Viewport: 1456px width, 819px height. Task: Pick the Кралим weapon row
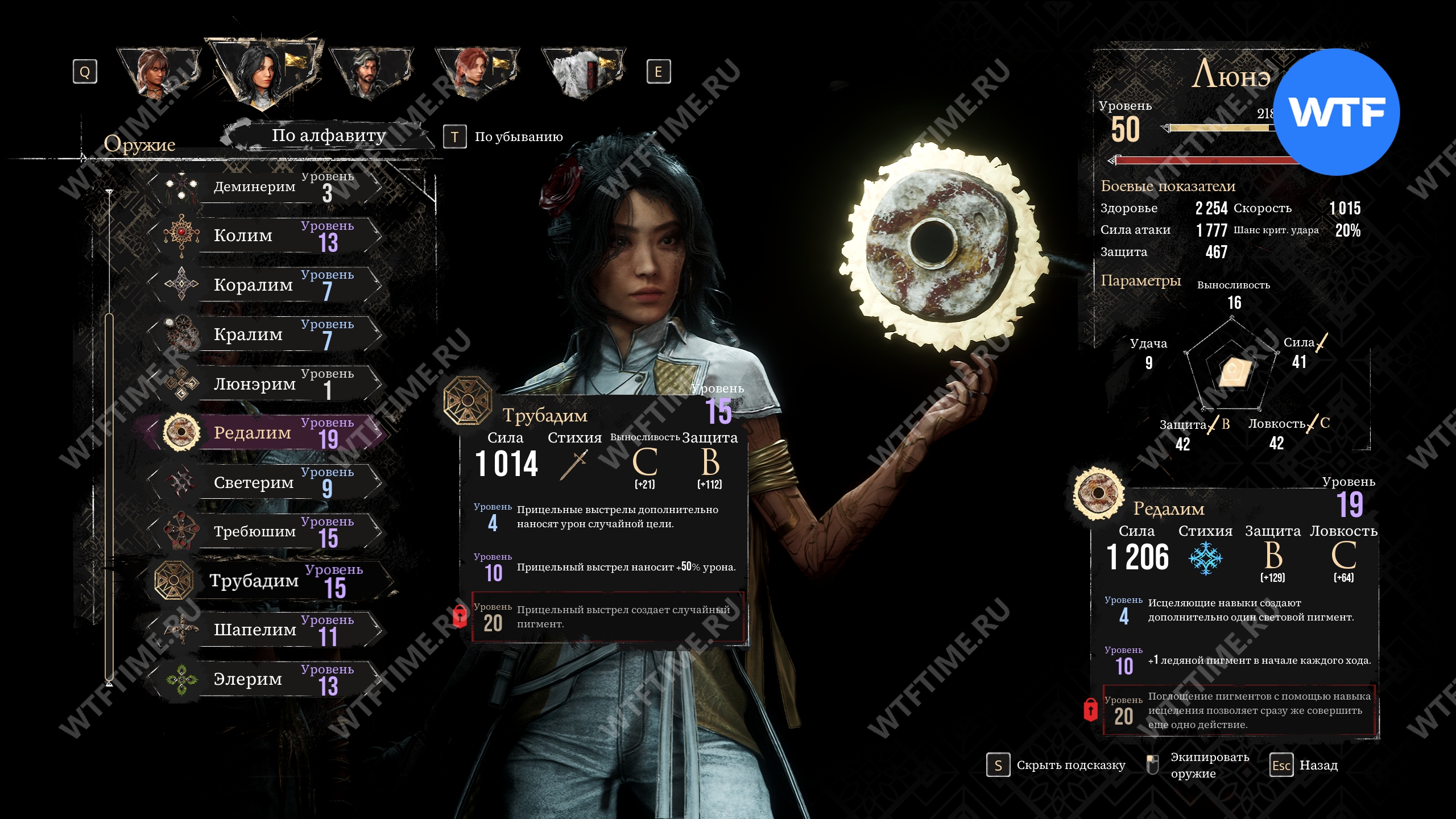[263, 334]
